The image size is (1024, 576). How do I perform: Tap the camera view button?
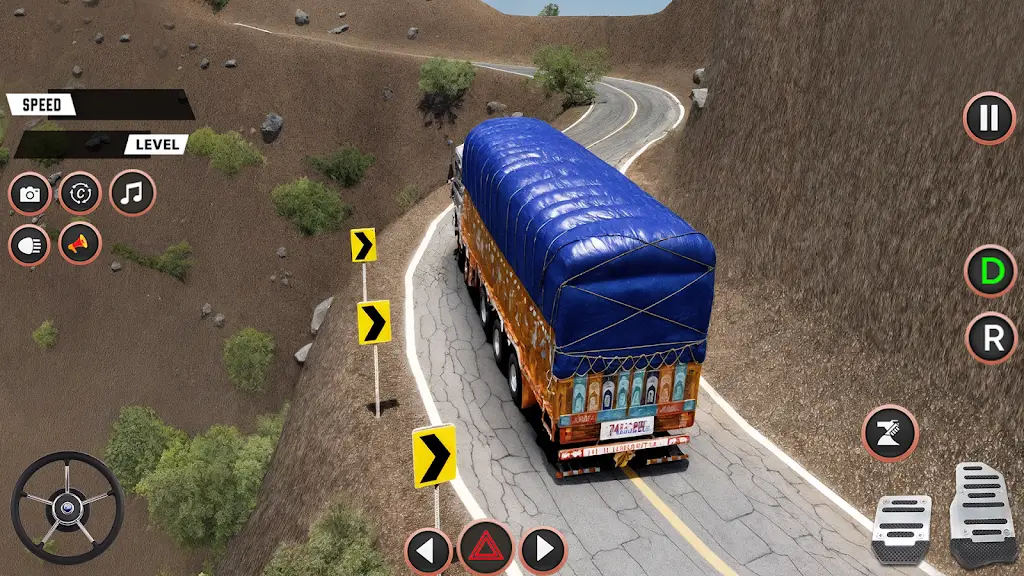pos(30,194)
